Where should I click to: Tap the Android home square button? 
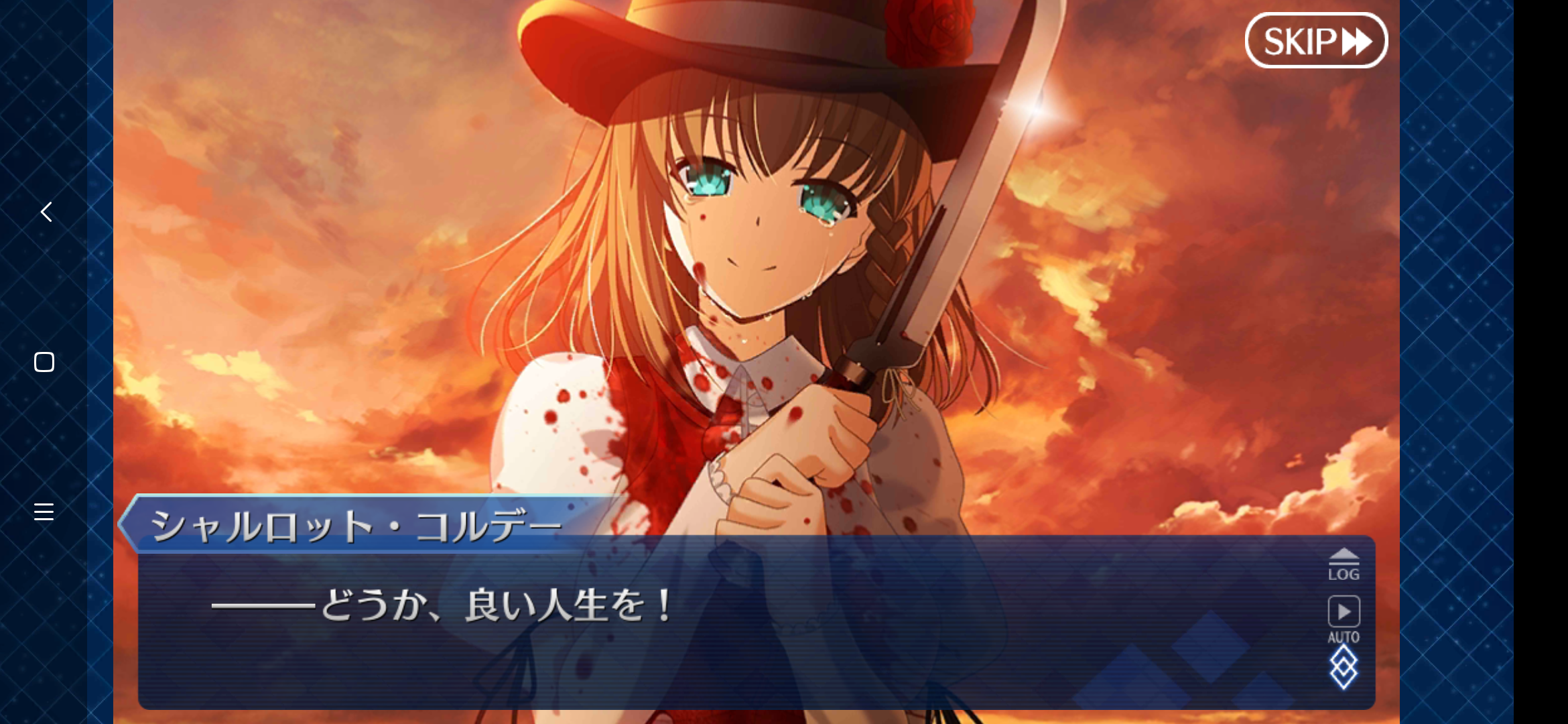tap(44, 363)
